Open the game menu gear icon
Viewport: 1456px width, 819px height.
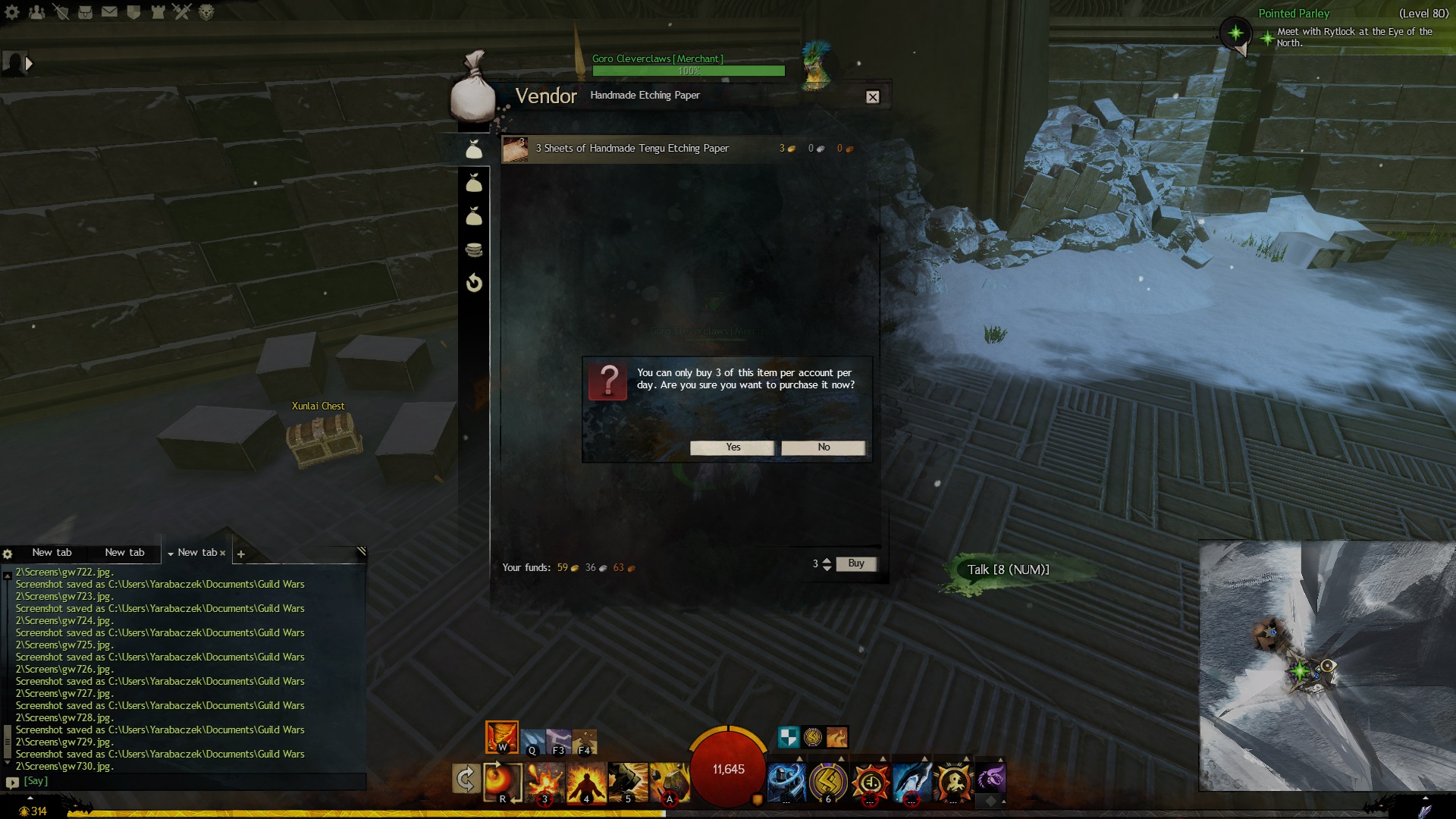[x=12, y=12]
